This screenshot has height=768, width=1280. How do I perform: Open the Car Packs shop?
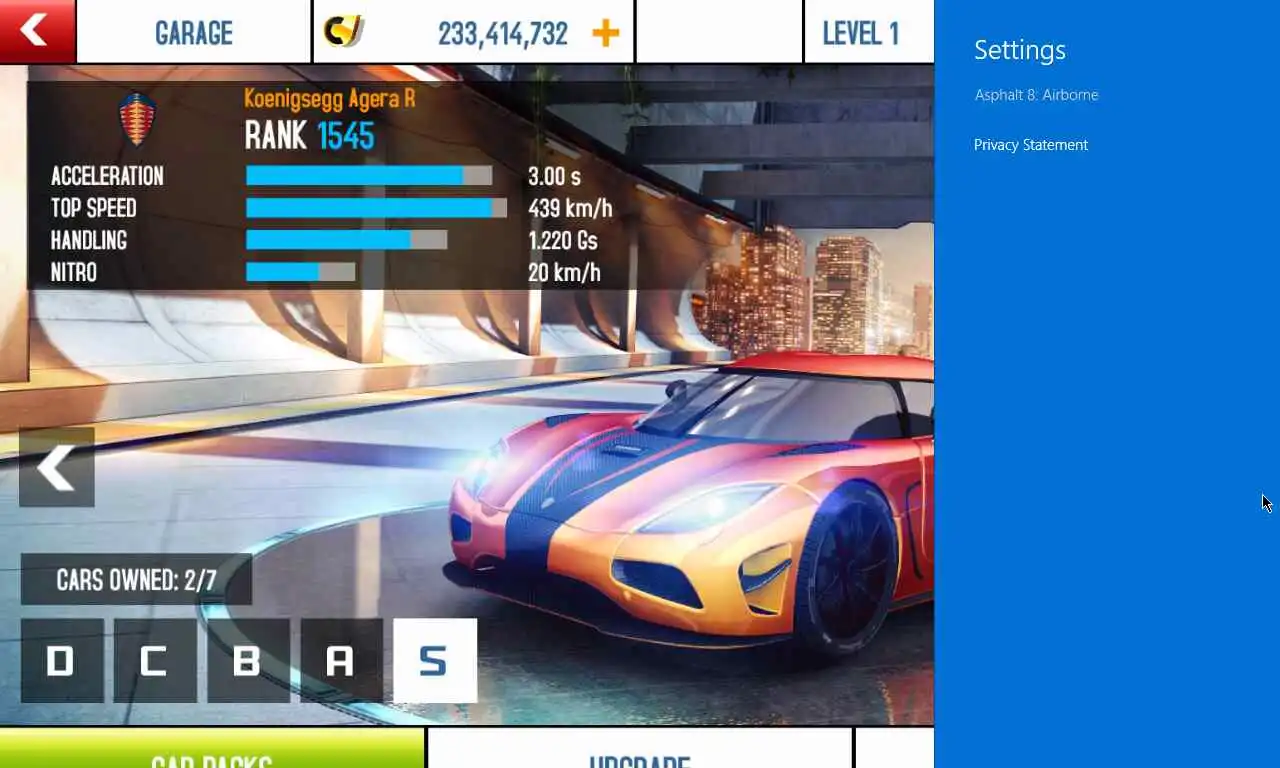212,750
